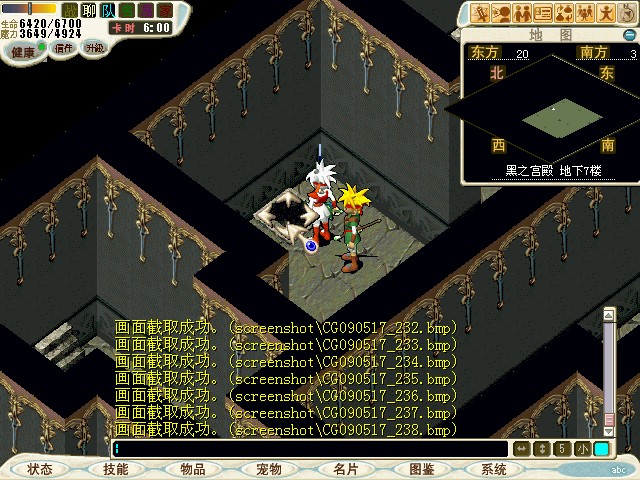Image resolution: width=640 pixels, height=480 pixels.
Task: Open the 技能 skills menu
Action: 115,469
